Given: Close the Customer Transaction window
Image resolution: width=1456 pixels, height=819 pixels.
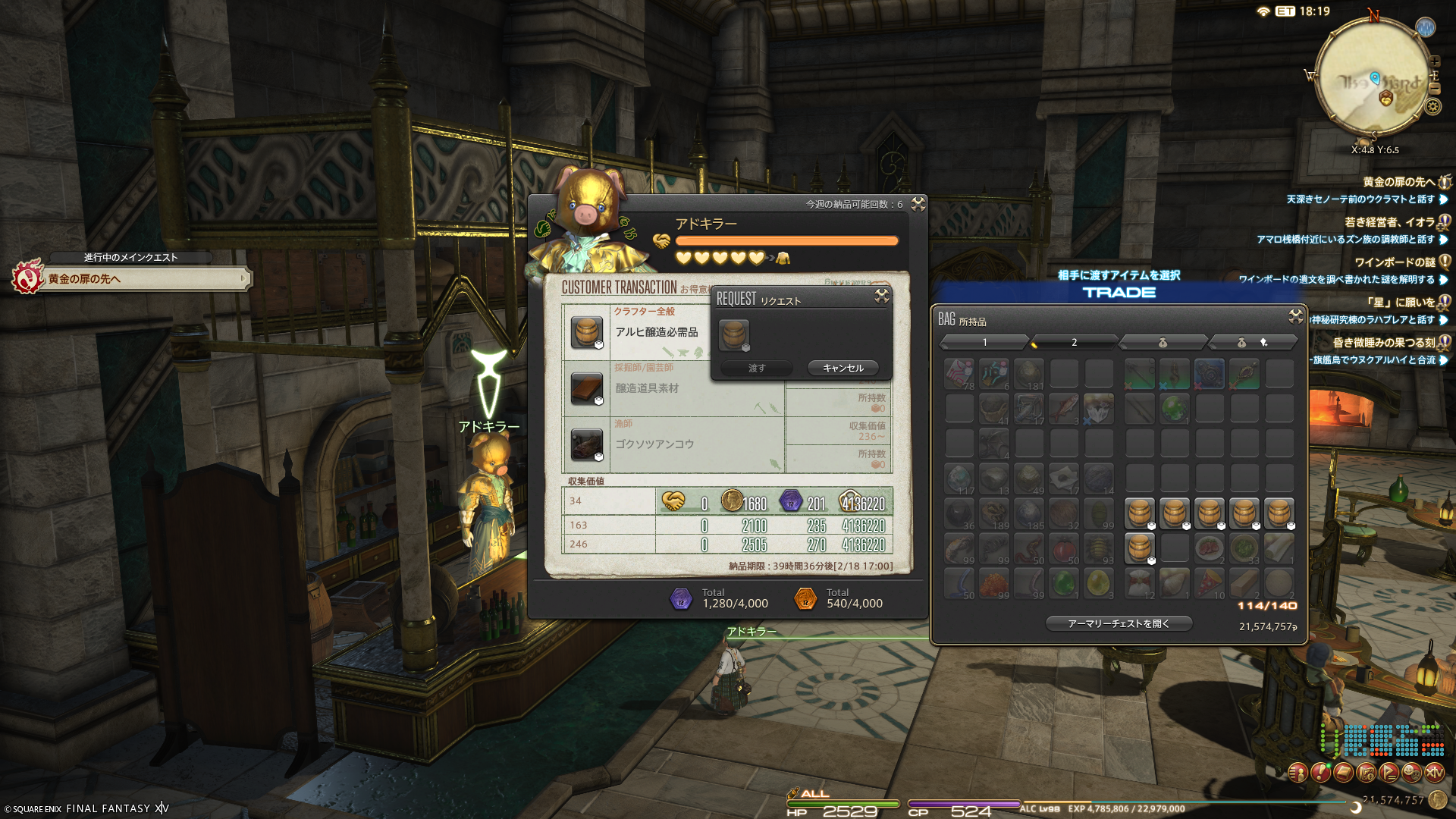Looking at the screenshot, I should [x=918, y=203].
